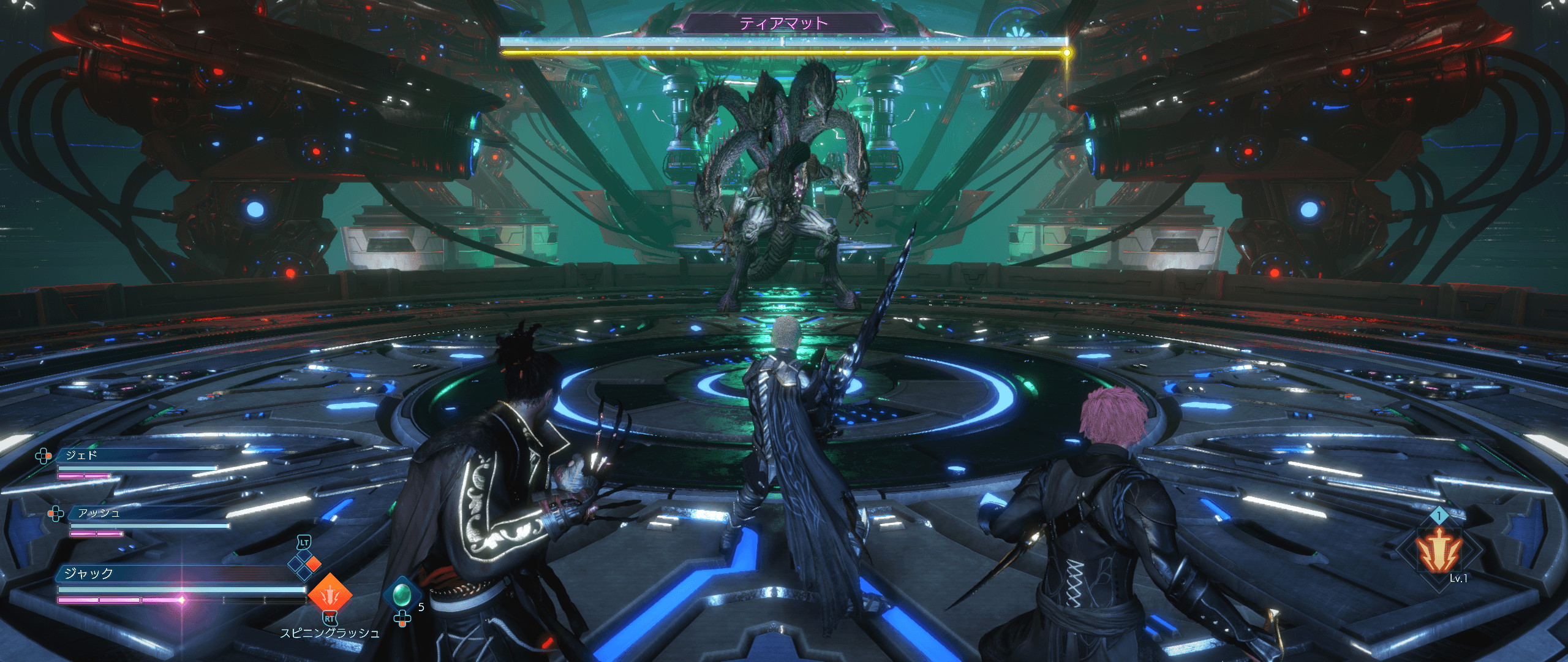The image size is (1568, 662).
Task: Click the ティアマット boss name banner
Action: 784,24
